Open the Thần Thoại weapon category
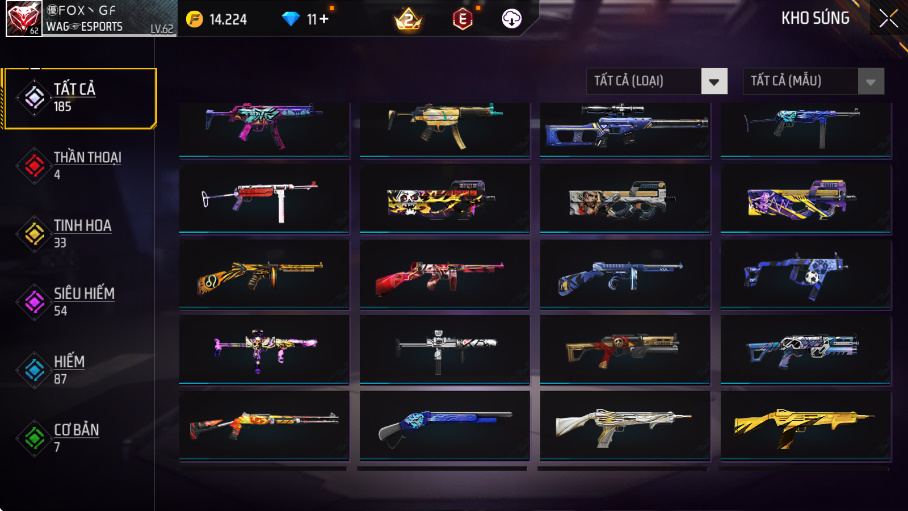The image size is (908, 511). [79, 166]
